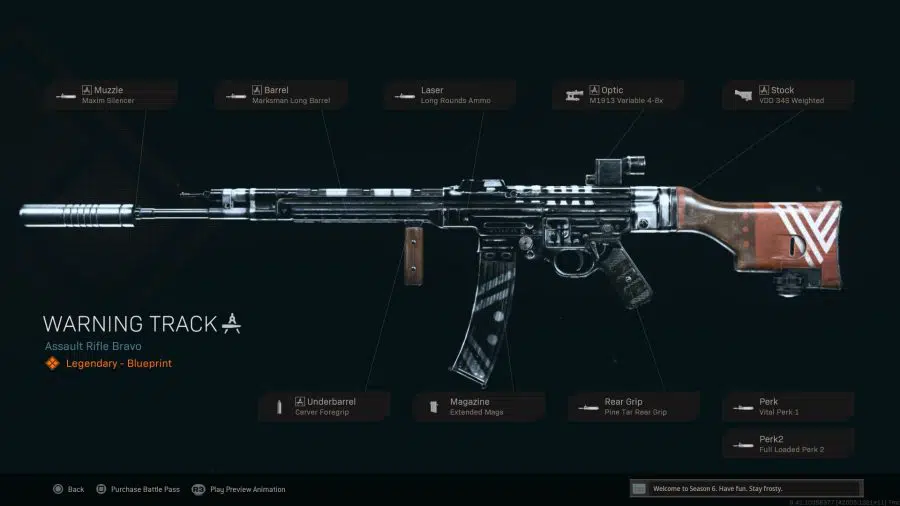Open the Perk2 Fully Loaded slot

pos(789,444)
